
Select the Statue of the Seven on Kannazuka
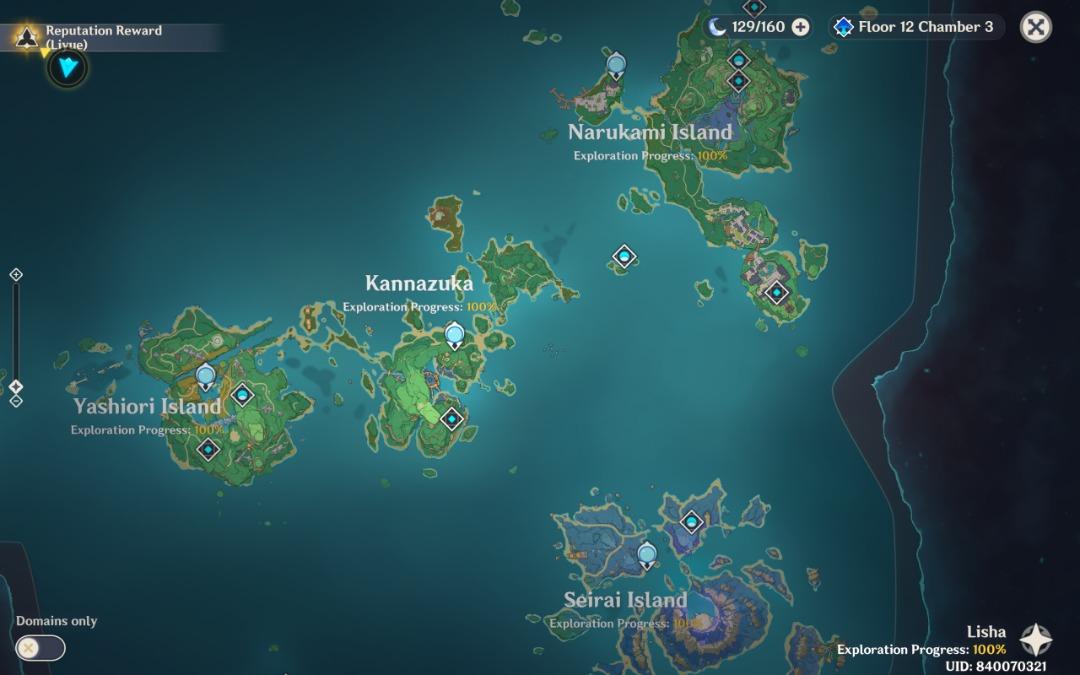[455, 336]
